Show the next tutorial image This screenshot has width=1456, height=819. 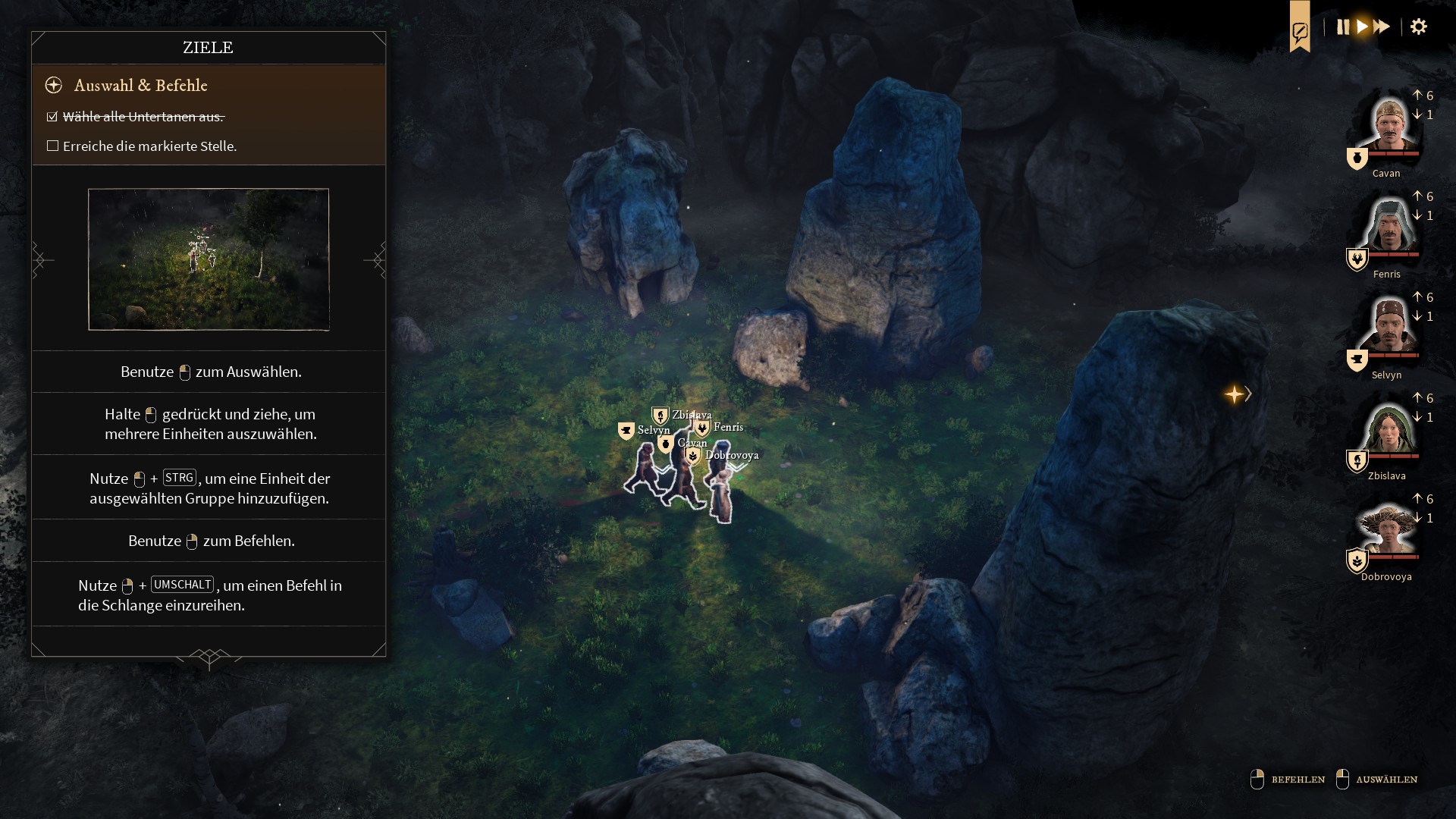click(375, 260)
